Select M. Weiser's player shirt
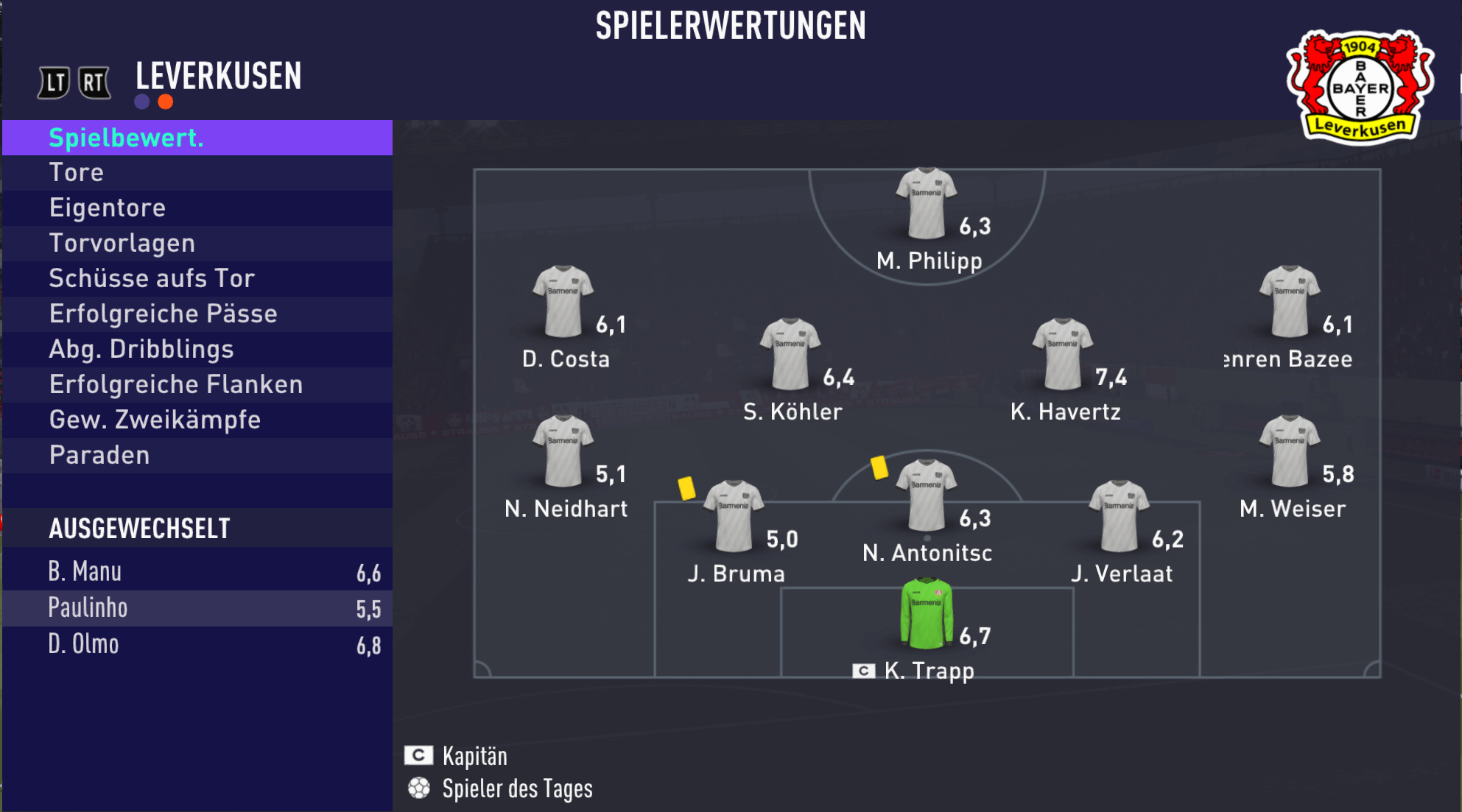Viewport: 1462px width, 812px height. [1290, 451]
